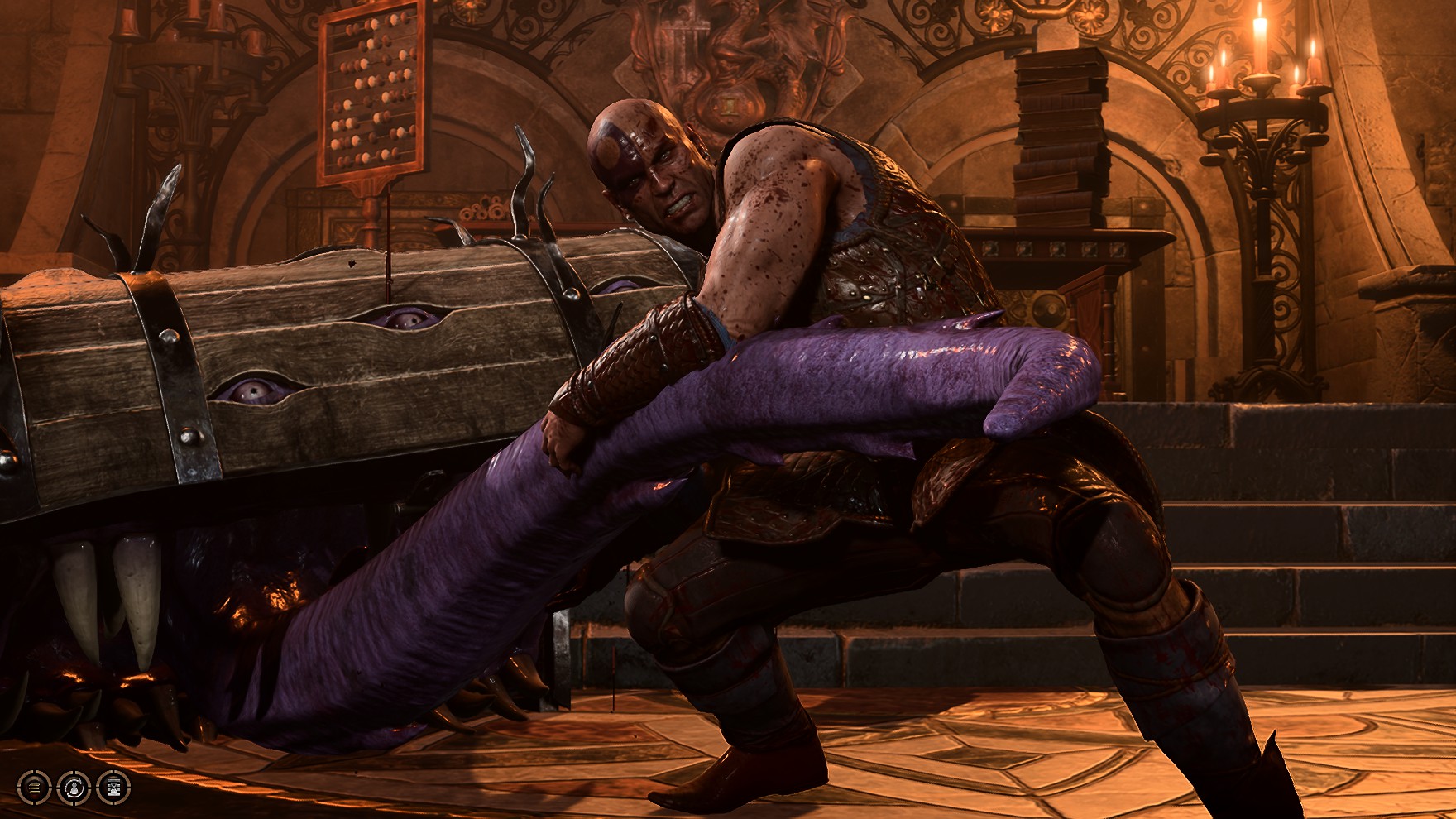Open the dialogue history hourglass icon

113,787
